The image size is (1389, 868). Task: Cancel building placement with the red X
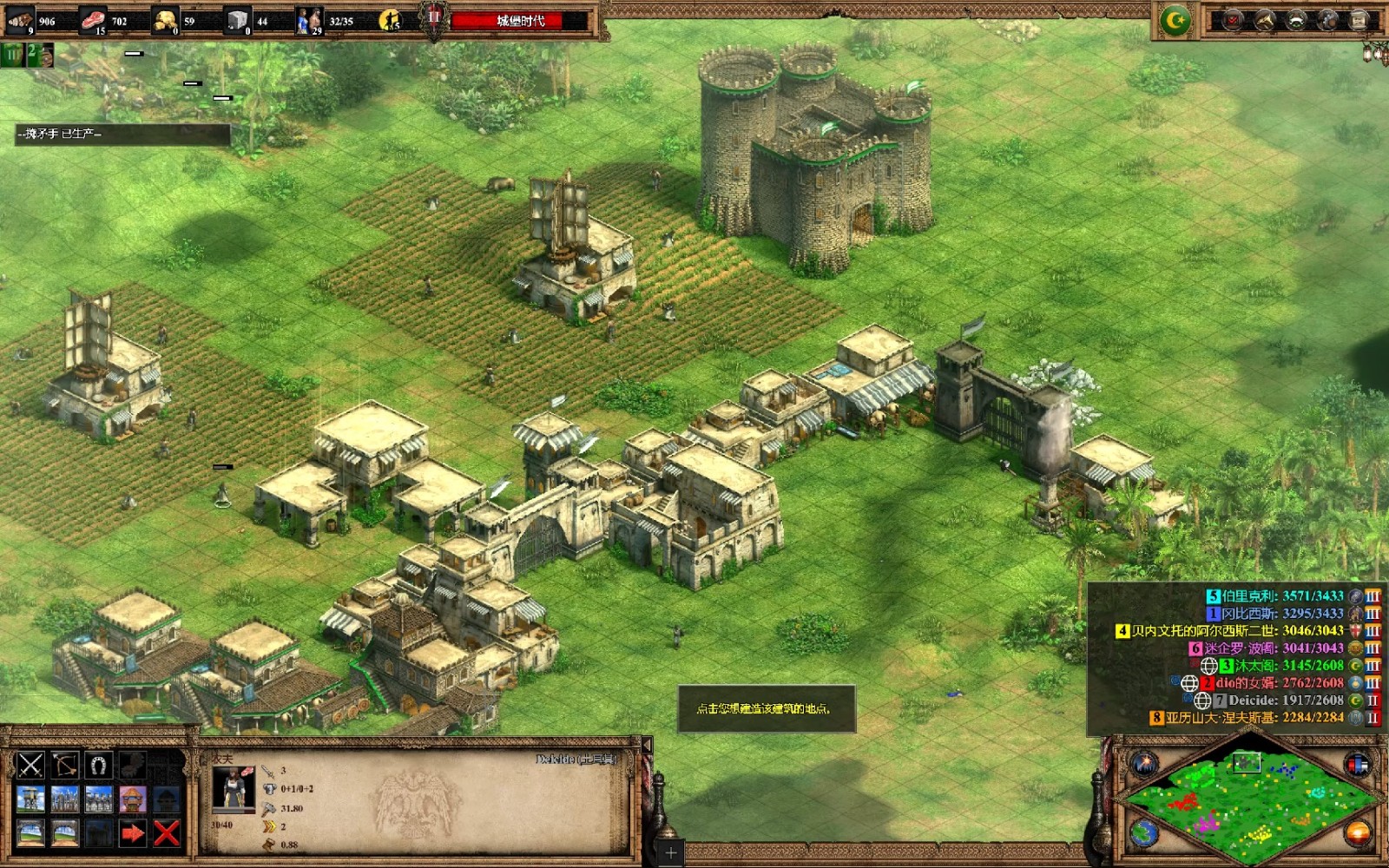pos(167,833)
